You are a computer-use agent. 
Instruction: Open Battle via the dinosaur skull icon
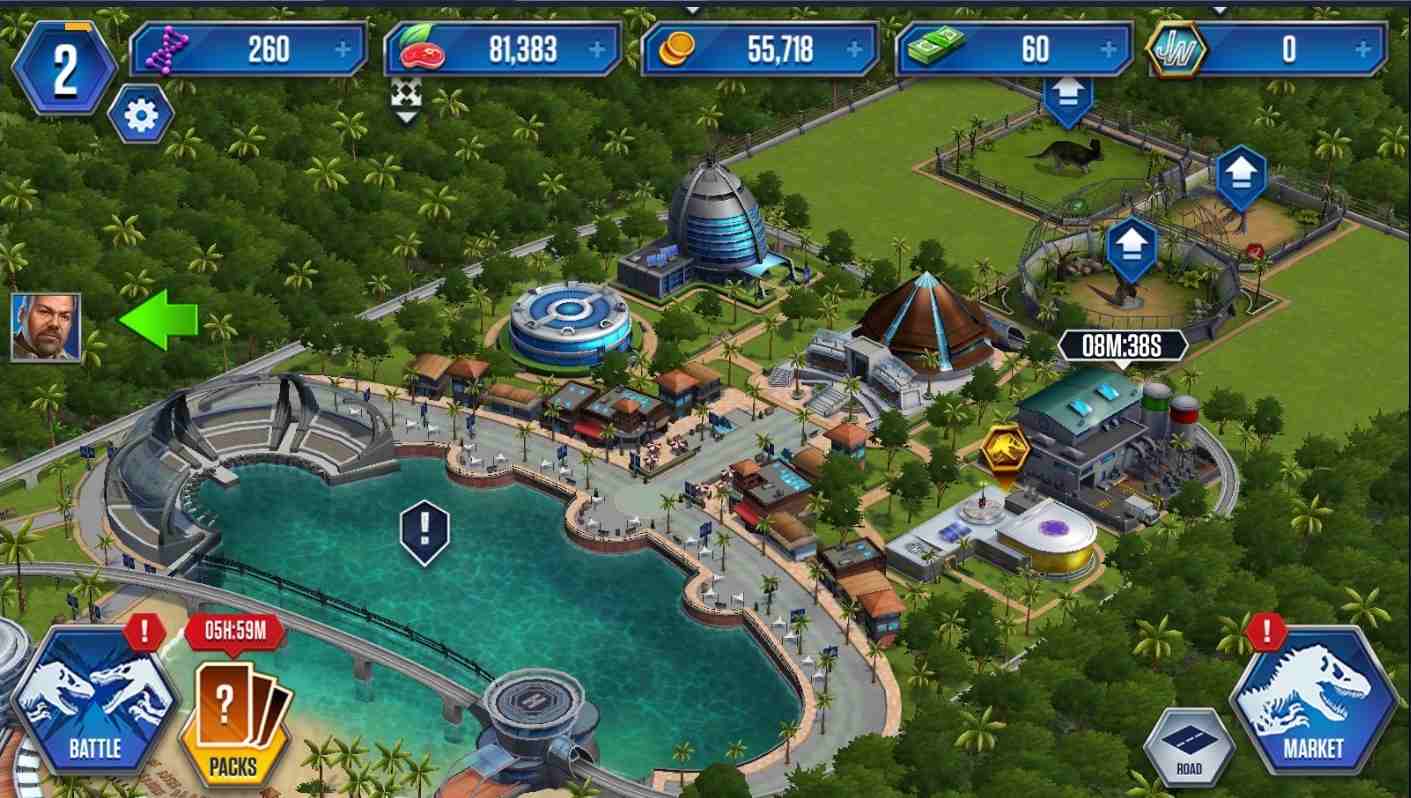tap(93, 710)
